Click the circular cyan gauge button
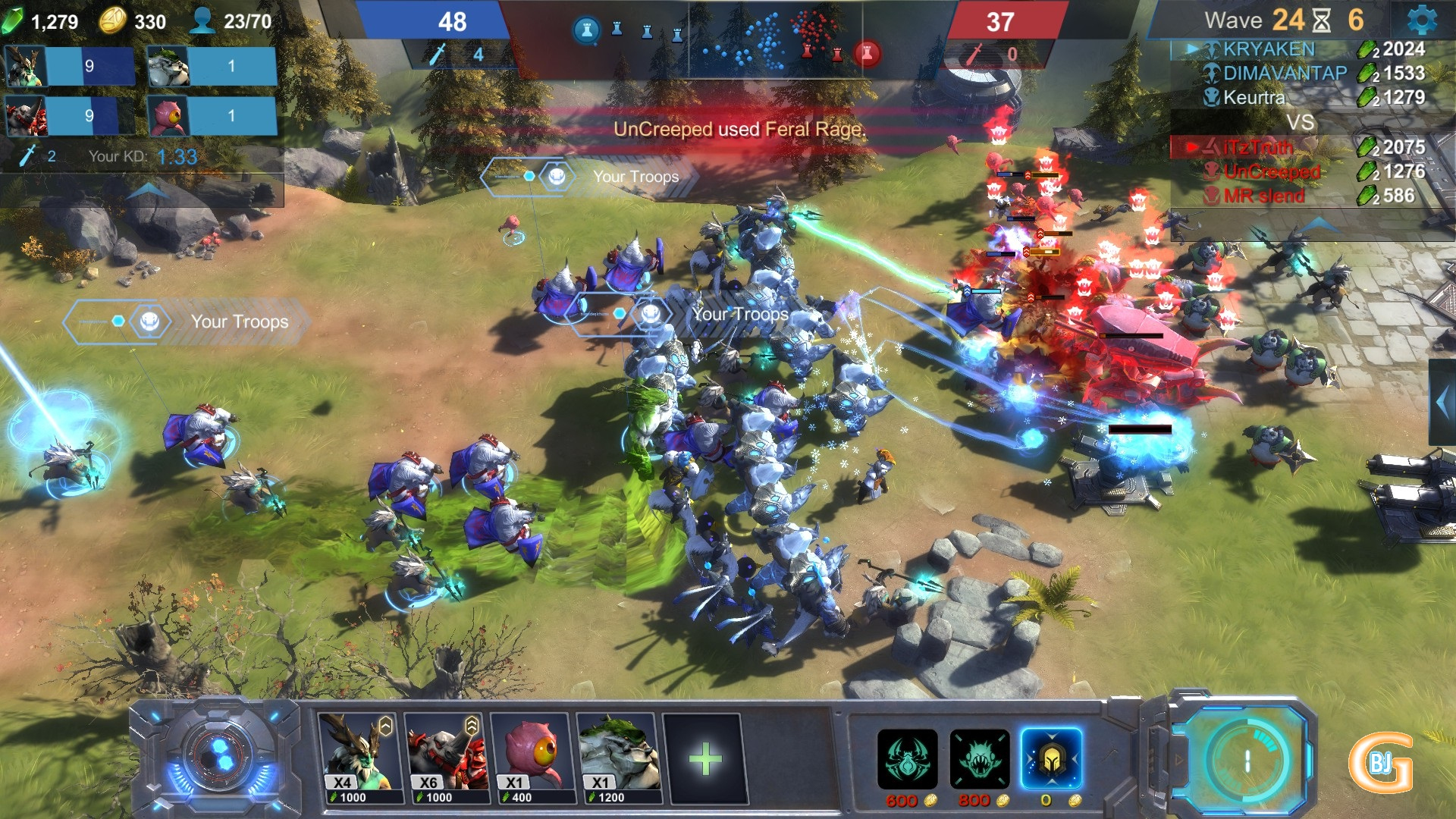Image resolution: width=1456 pixels, height=819 pixels. 1245,760
